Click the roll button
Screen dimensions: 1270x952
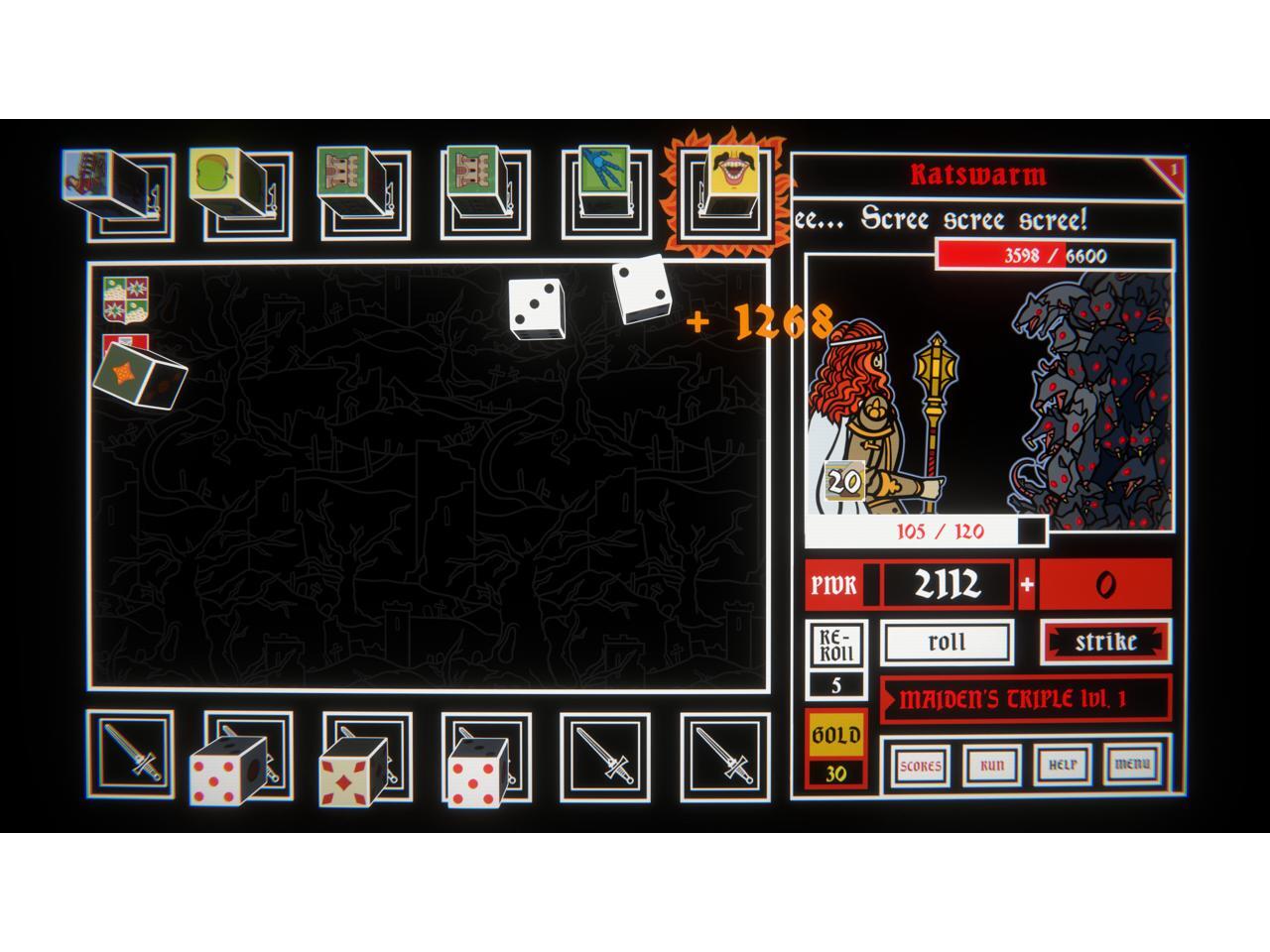point(947,642)
